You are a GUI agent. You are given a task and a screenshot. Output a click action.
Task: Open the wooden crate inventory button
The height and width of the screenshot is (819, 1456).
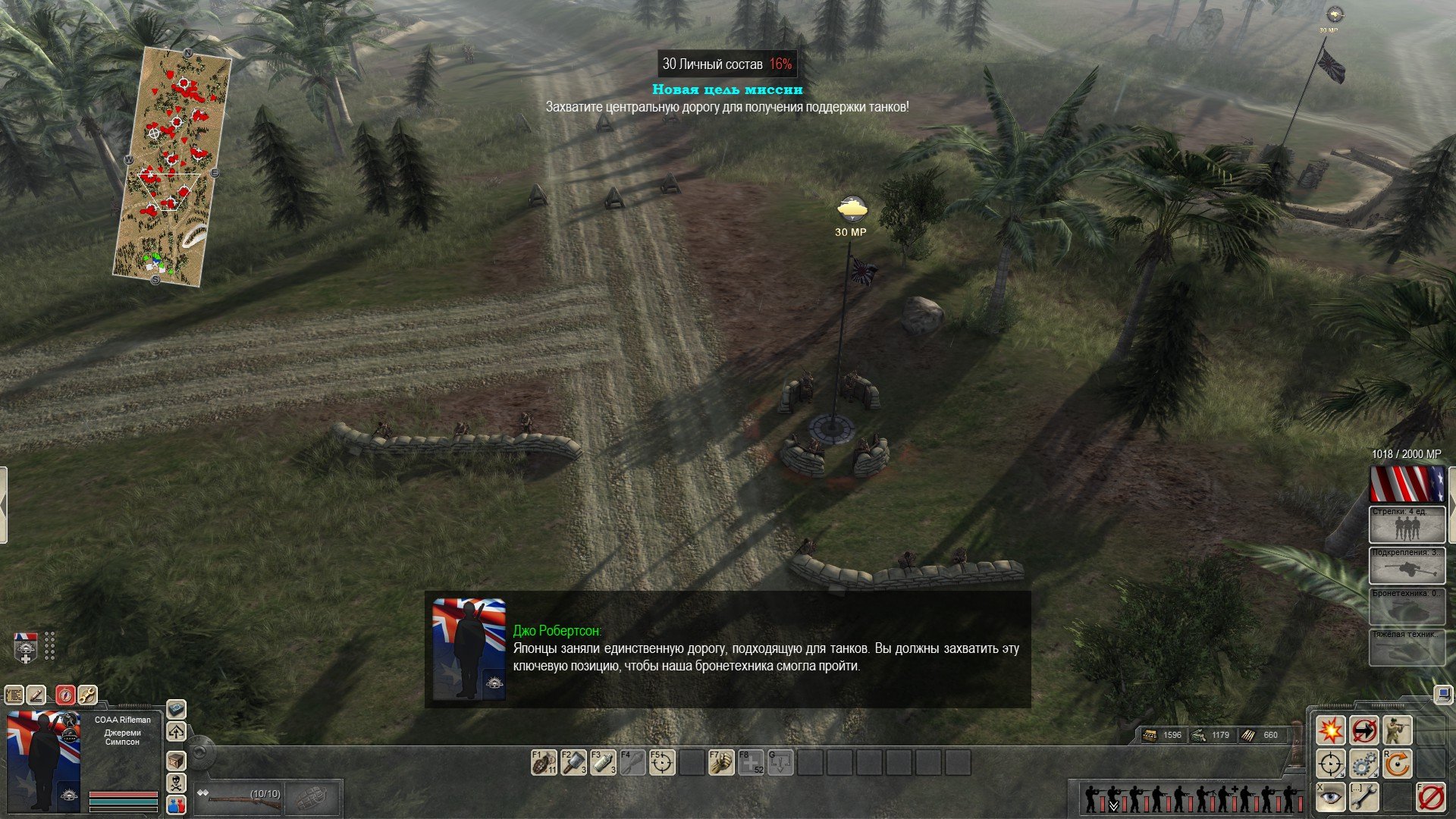[x=176, y=760]
